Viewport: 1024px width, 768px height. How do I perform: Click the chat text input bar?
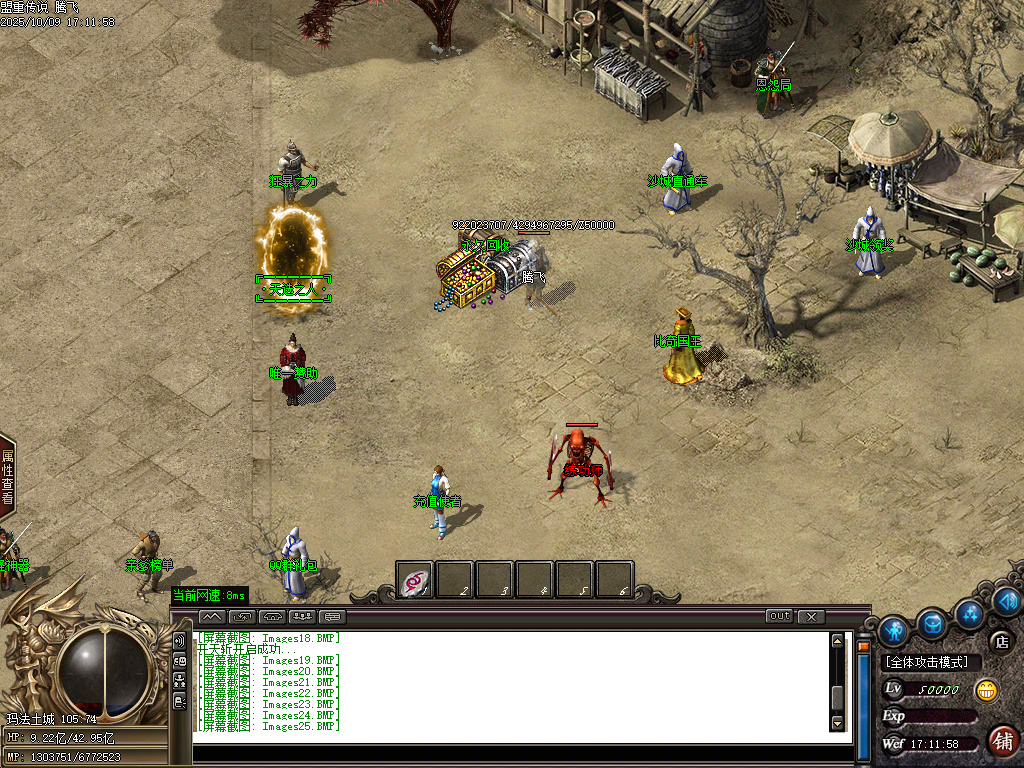pos(520,753)
